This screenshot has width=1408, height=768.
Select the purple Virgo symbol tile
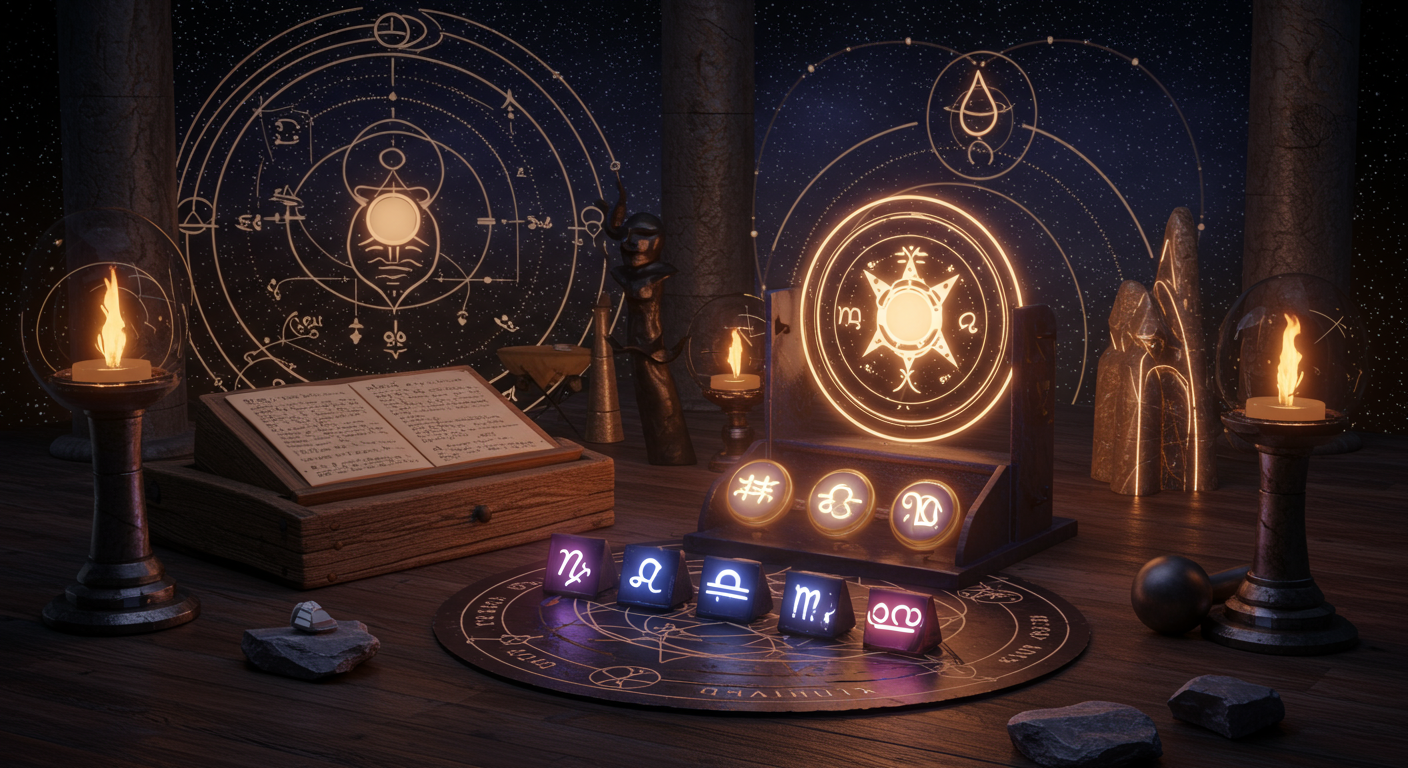click(578, 567)
